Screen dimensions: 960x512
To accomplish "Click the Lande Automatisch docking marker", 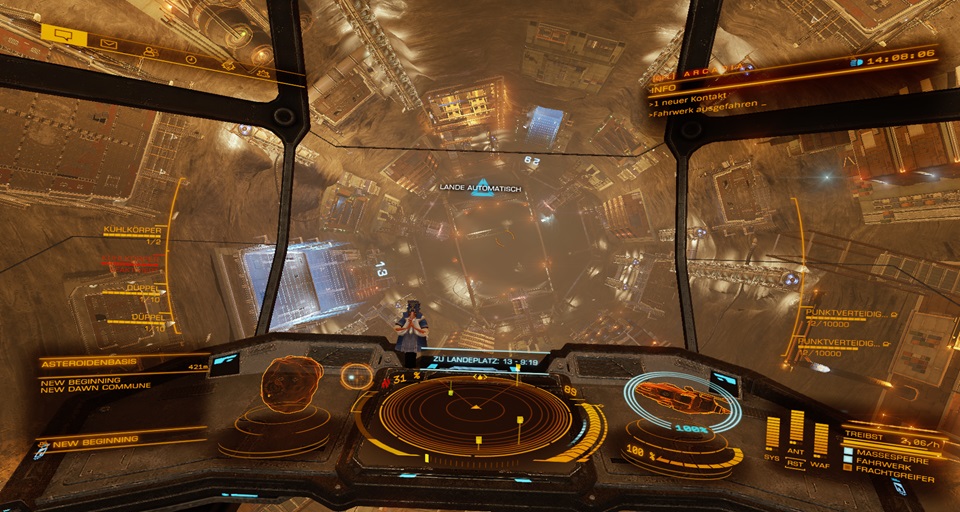I will pyautogui.click(x=483, y=187).
